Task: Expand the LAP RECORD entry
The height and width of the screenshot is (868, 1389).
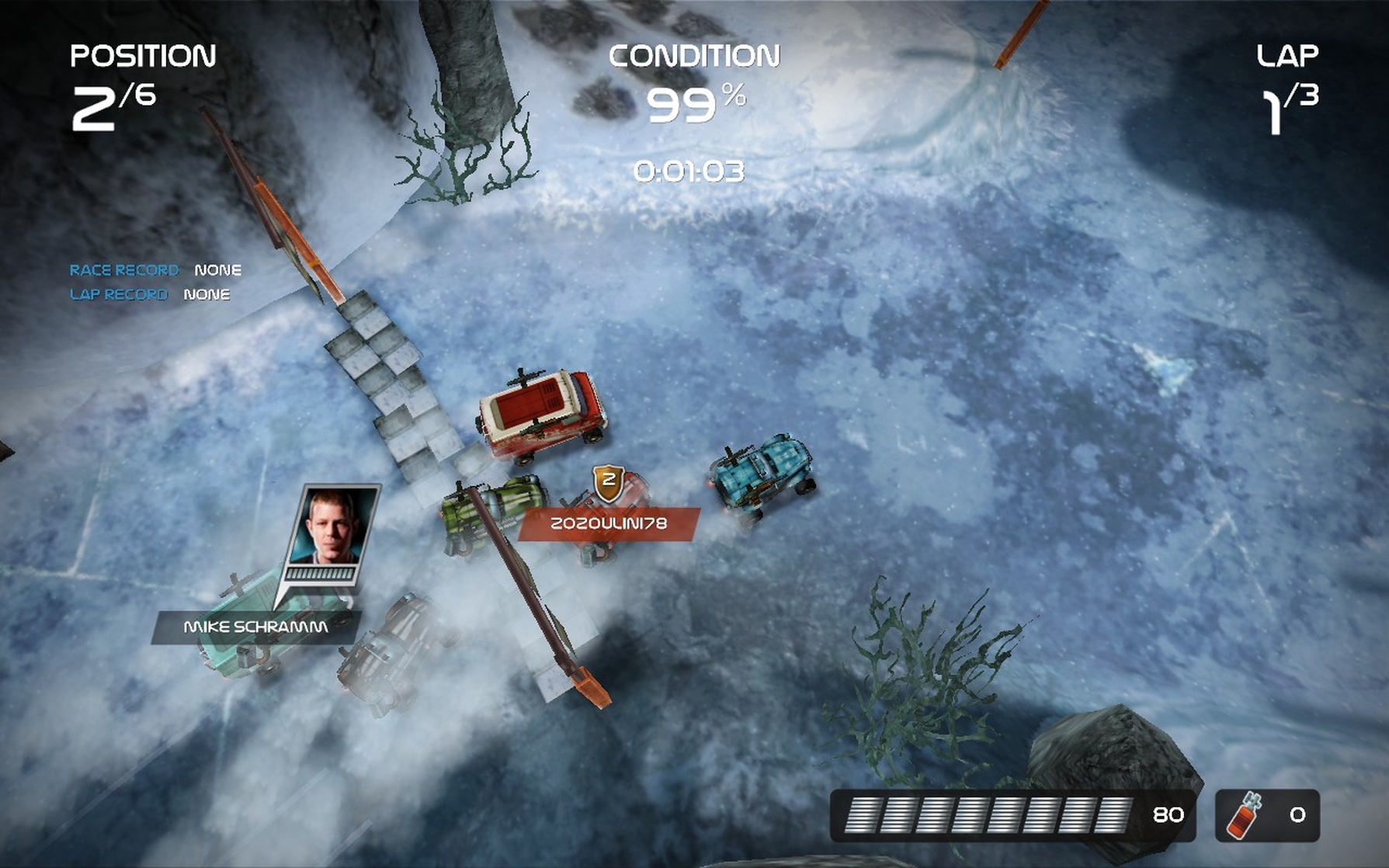Action: click(116, 294)
